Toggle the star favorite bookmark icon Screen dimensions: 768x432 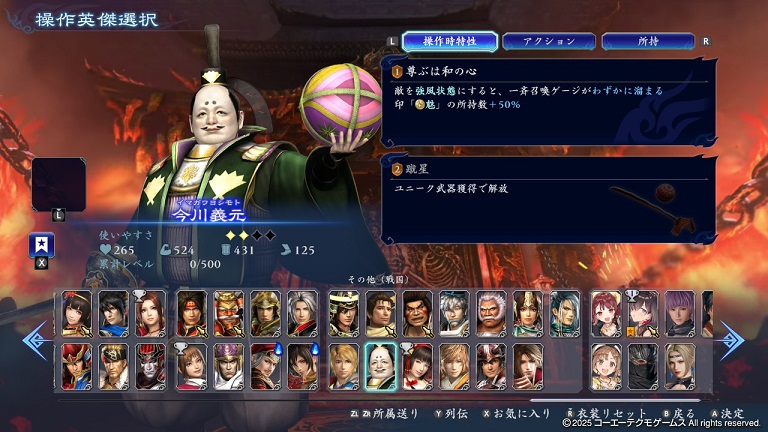pos(42,245)
